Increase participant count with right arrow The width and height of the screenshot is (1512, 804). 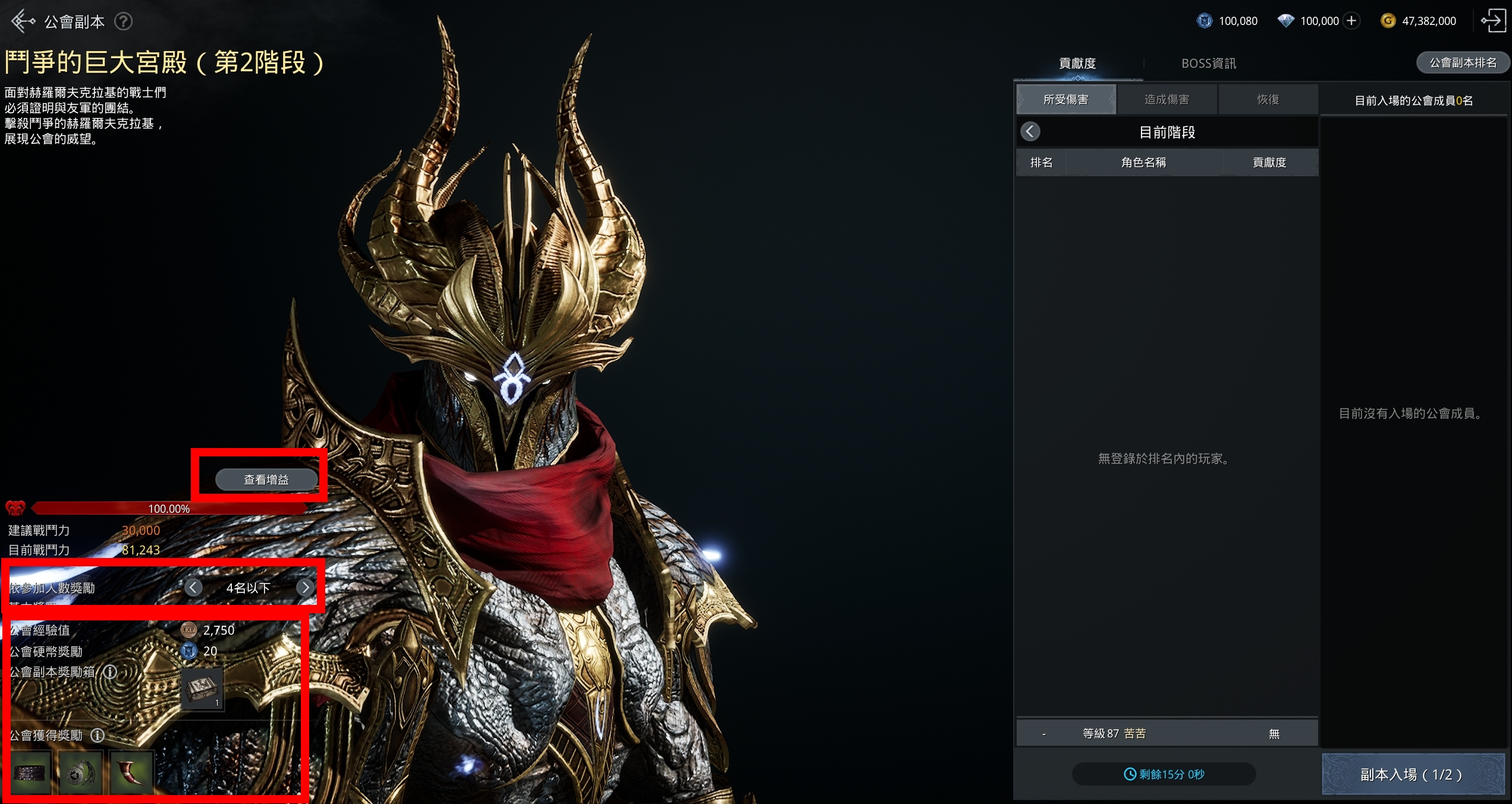coord(306,588)
